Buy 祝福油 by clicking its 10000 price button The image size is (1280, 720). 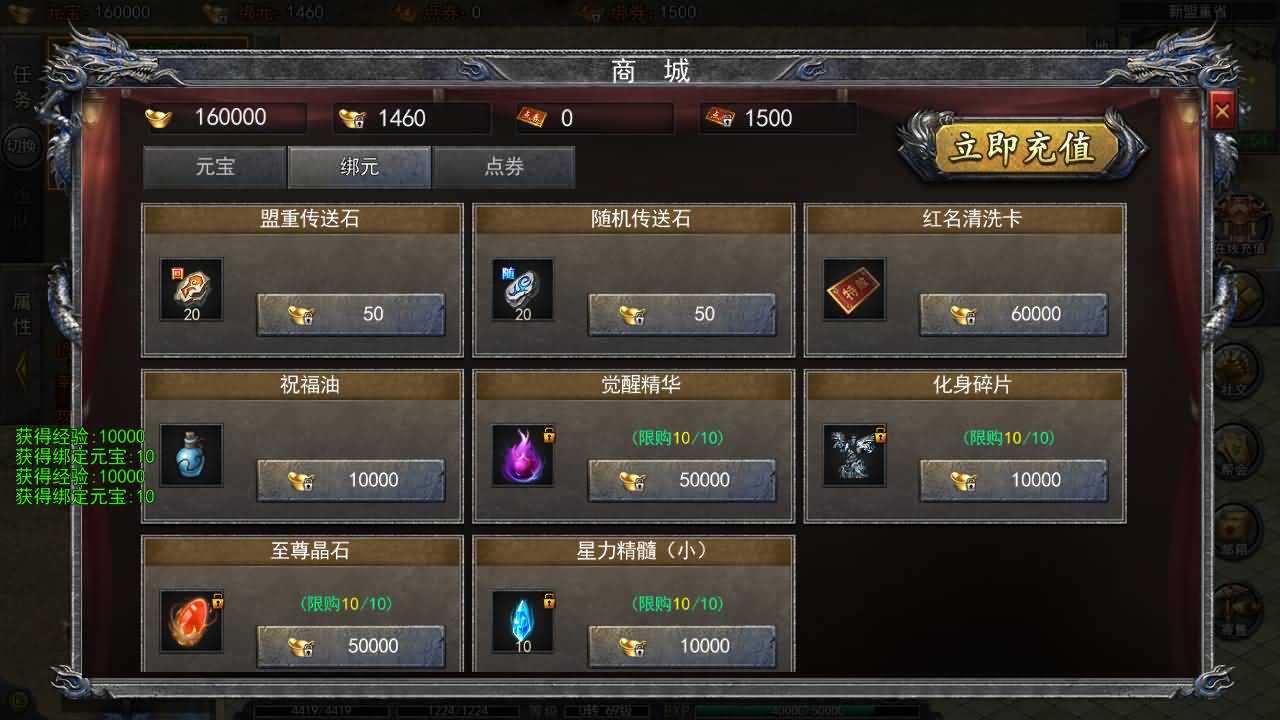351,480
